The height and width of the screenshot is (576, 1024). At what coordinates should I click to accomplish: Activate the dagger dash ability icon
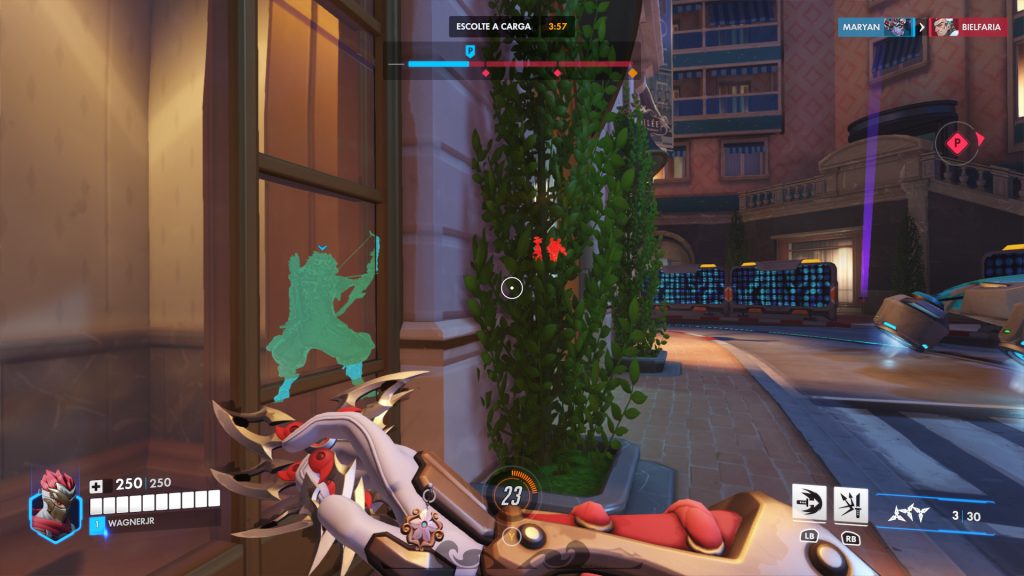(x=809, y=504)
